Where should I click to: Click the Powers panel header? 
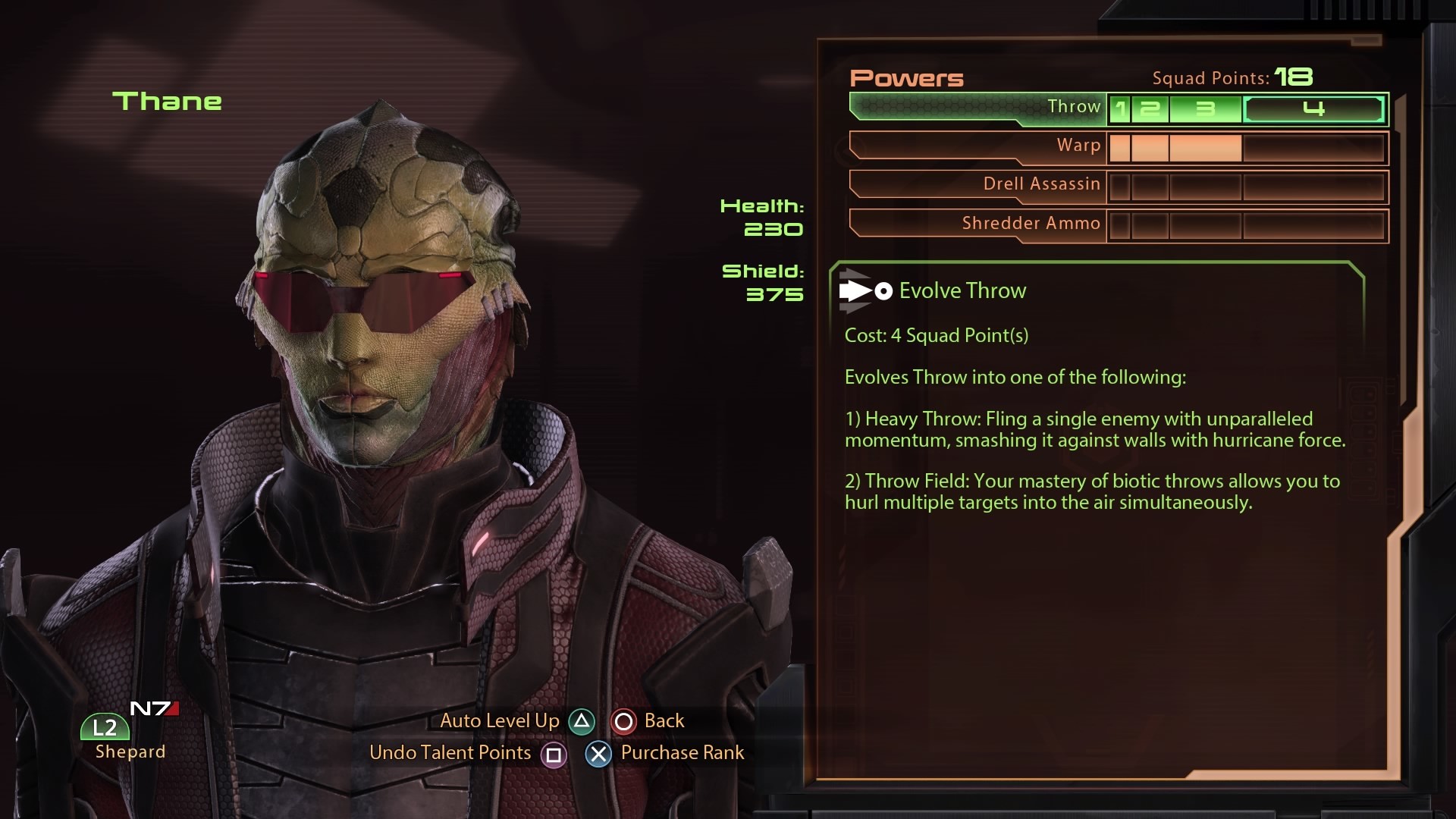[x=908, y=77]
